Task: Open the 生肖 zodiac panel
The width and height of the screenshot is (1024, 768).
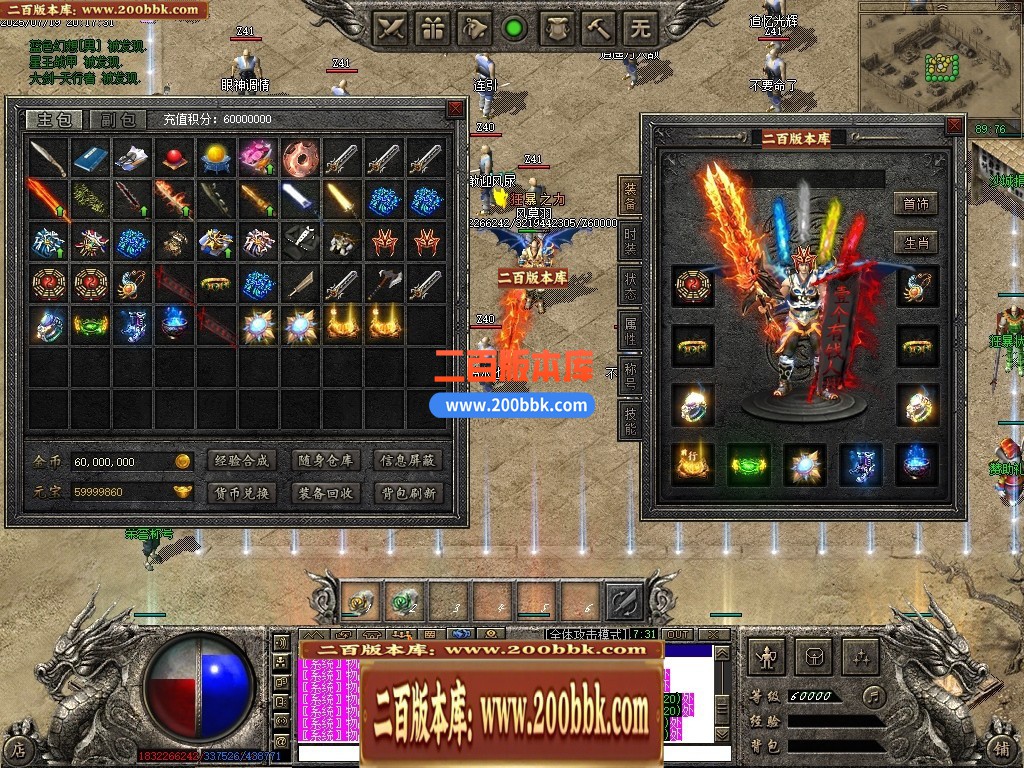Action: (915, 243)
